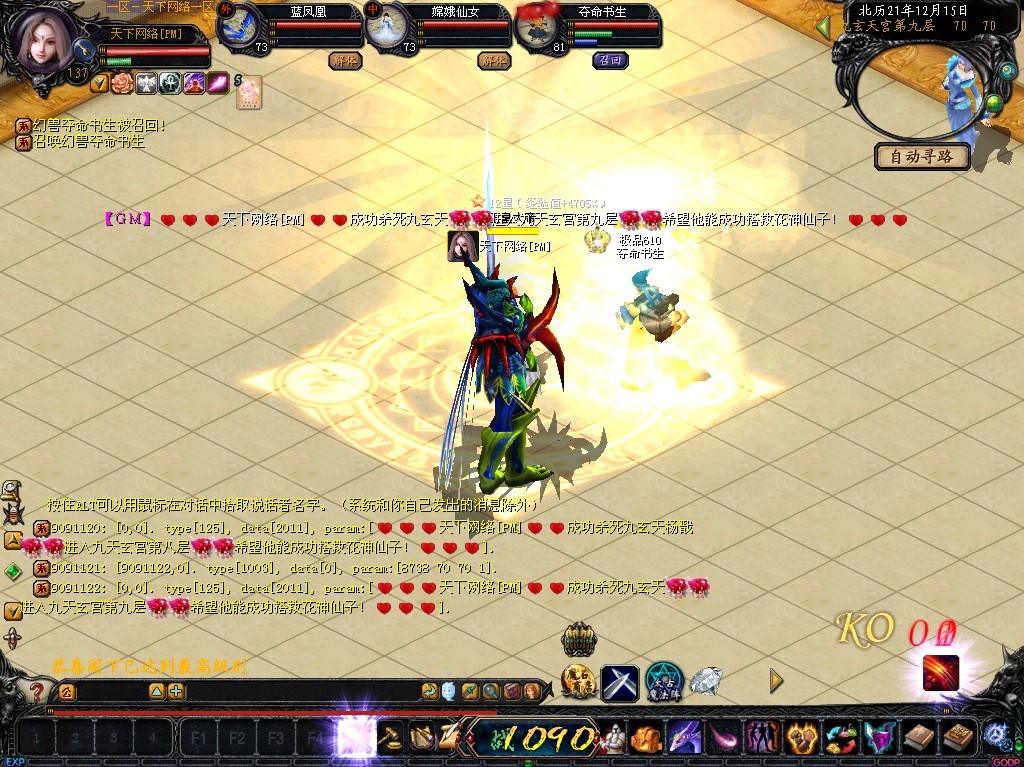Click the red question mark help button

click(37, 691)
